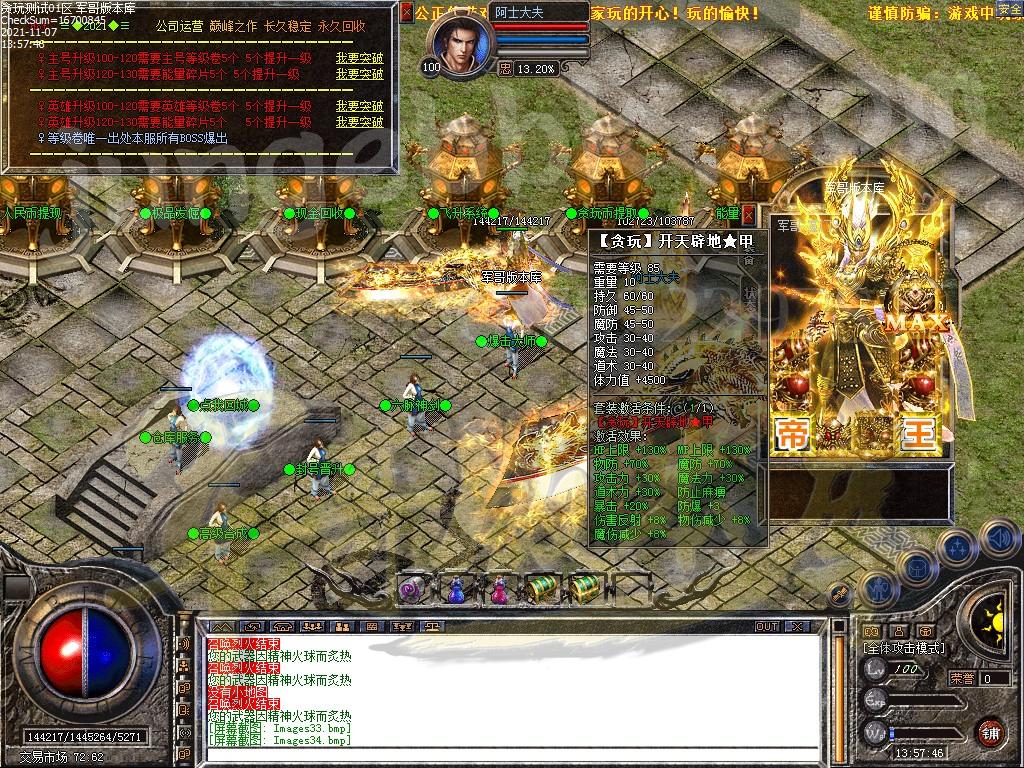1024x768 pixels.
Task: Use the blue potion in the hotbar
Action: coord(454,589)
